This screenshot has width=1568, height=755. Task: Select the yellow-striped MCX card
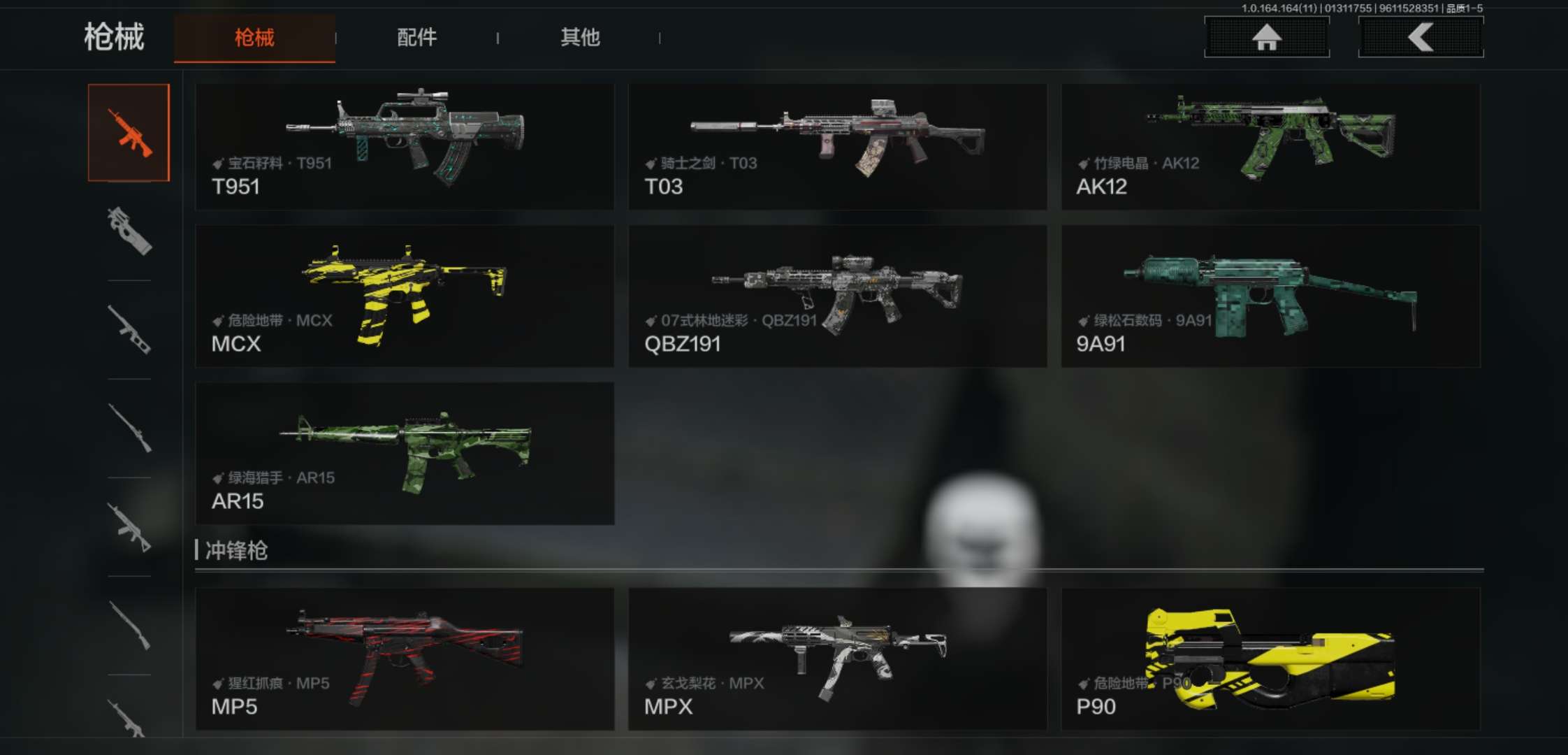pos(405,296)
